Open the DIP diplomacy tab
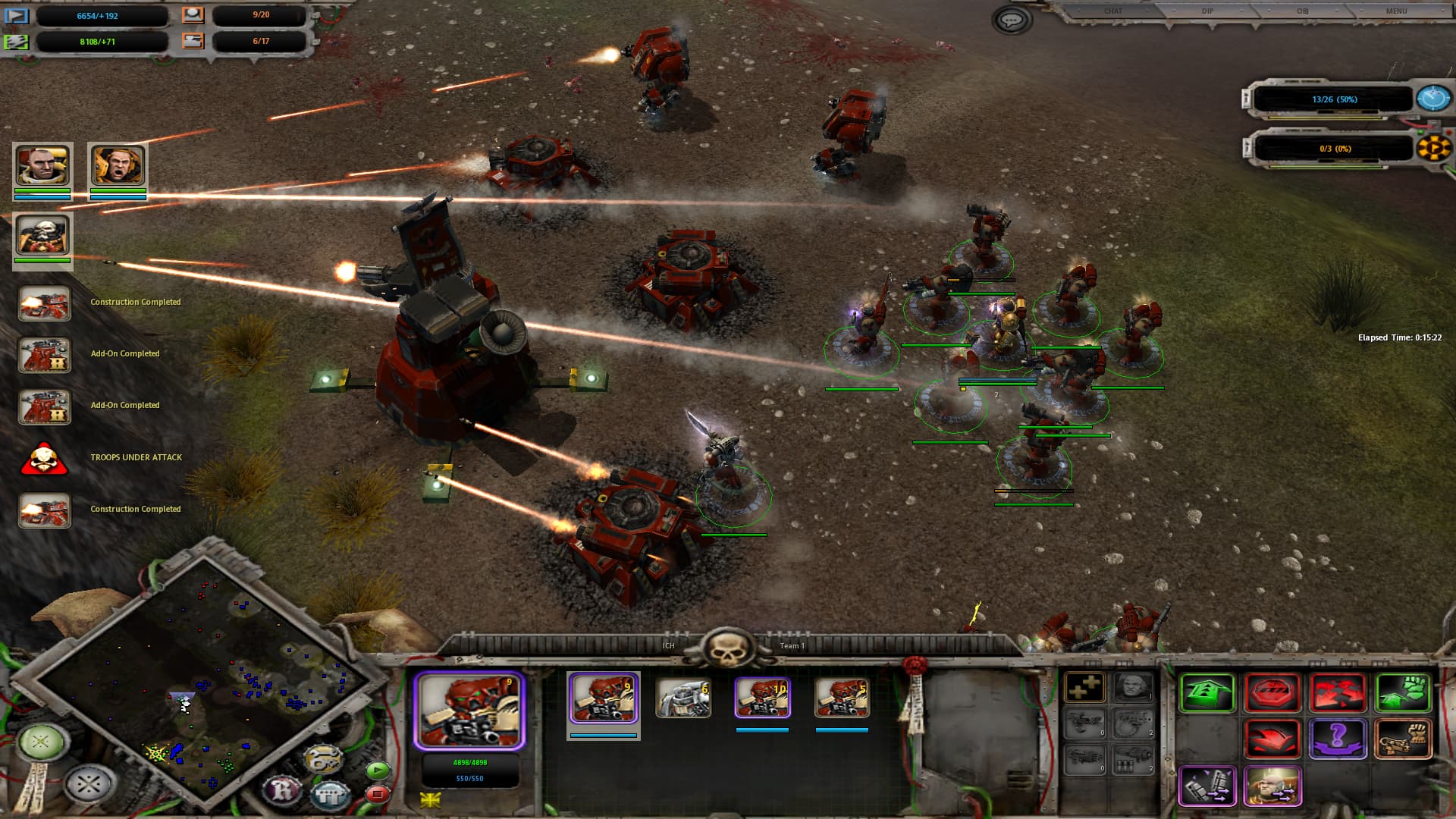1456x819 pixels. click(1208, 11)
